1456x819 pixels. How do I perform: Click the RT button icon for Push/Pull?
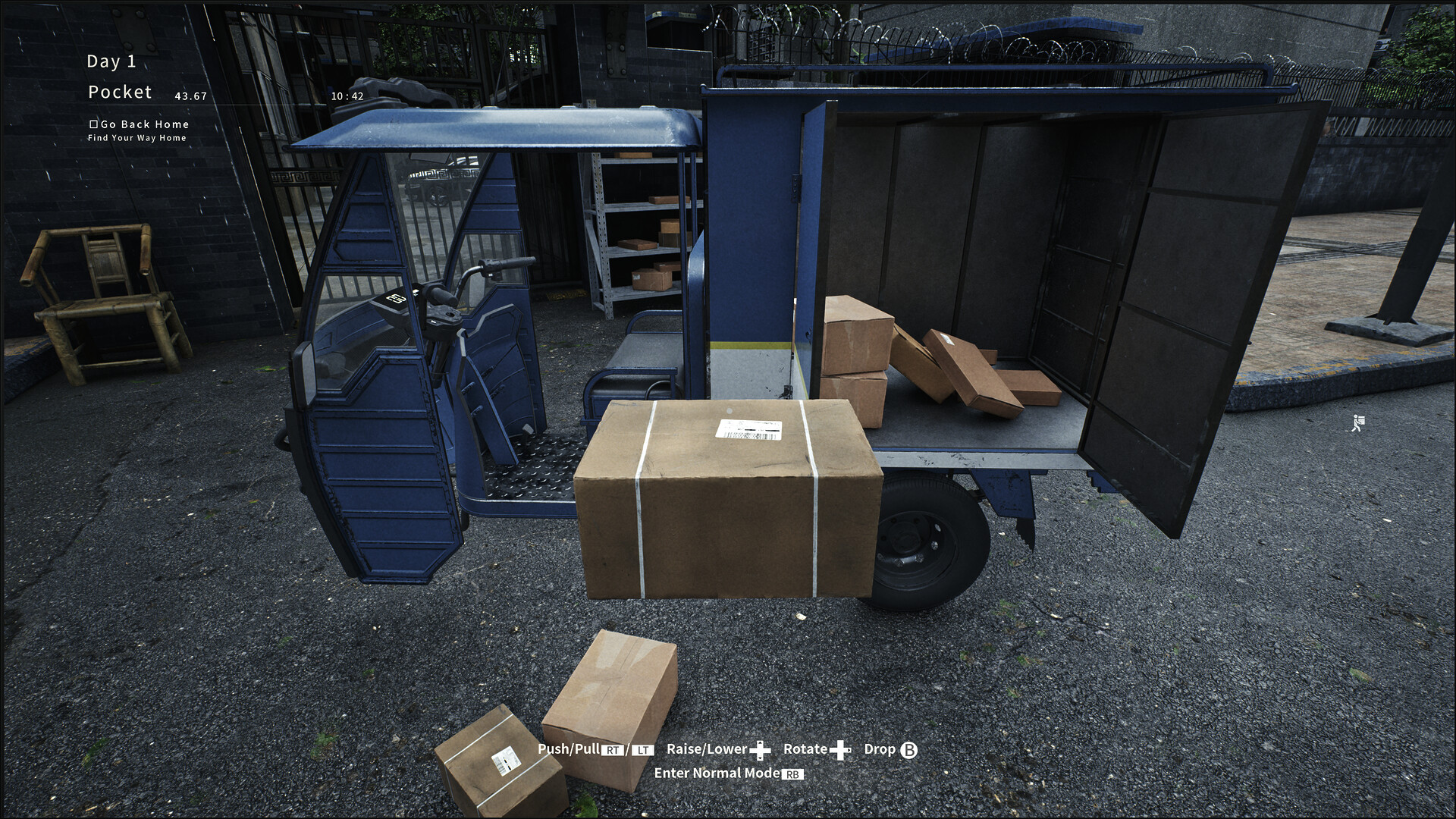tap(612, 749)
